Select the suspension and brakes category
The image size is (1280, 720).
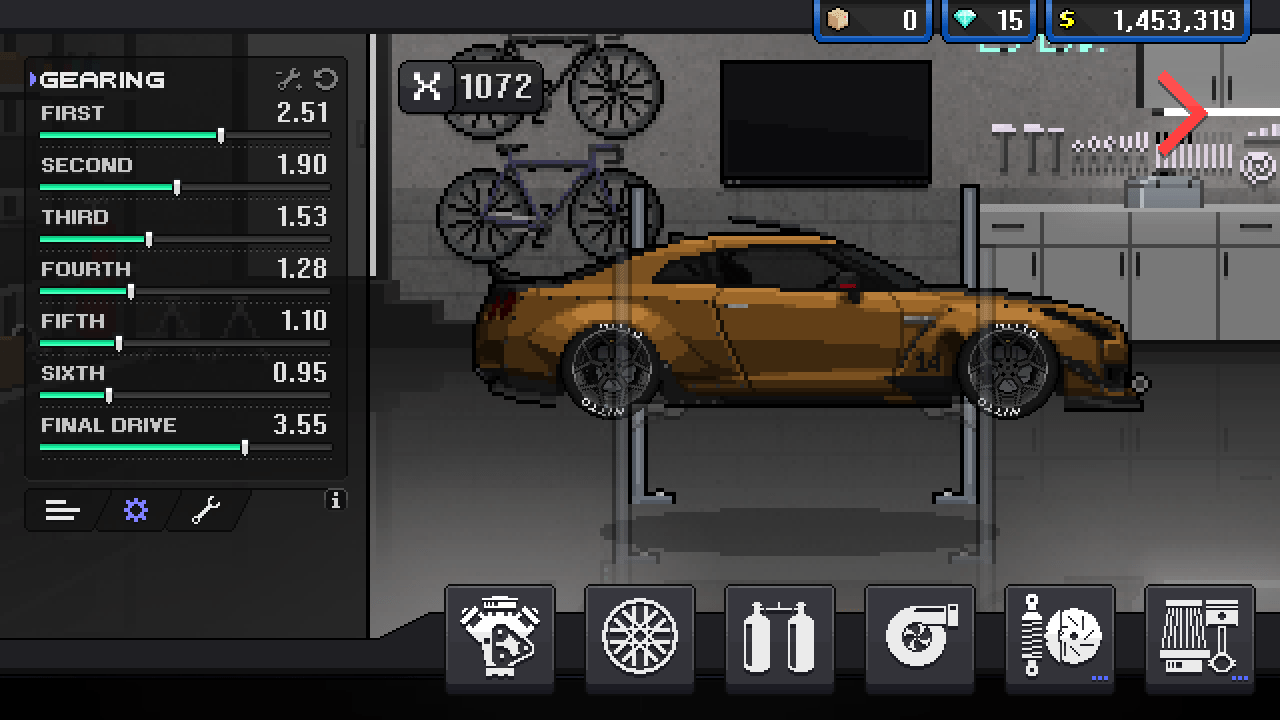1058,636
